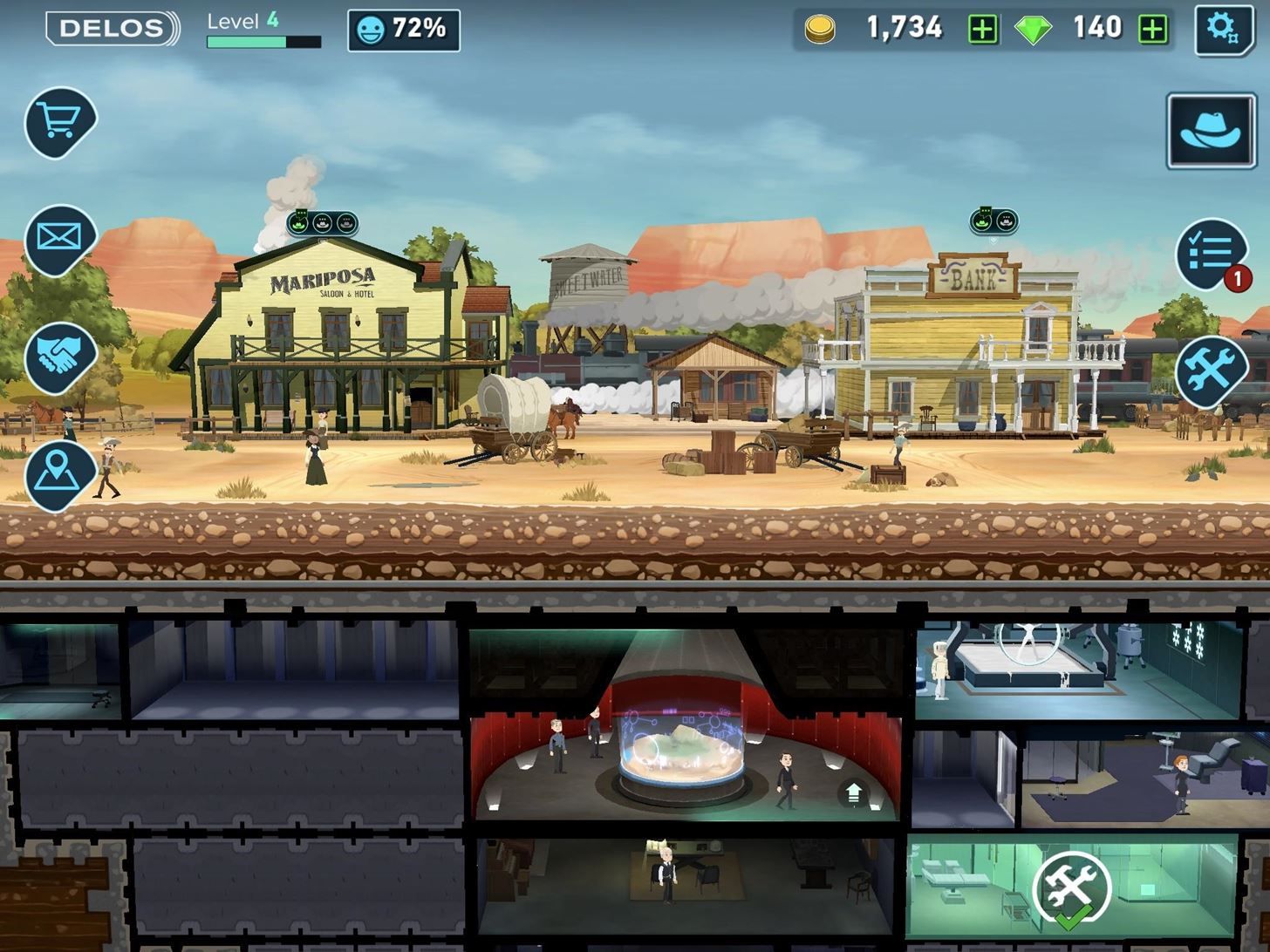Buy coins with the plus next to 1,734
The image size is (1270, 952).
click(x=983, y=29)
